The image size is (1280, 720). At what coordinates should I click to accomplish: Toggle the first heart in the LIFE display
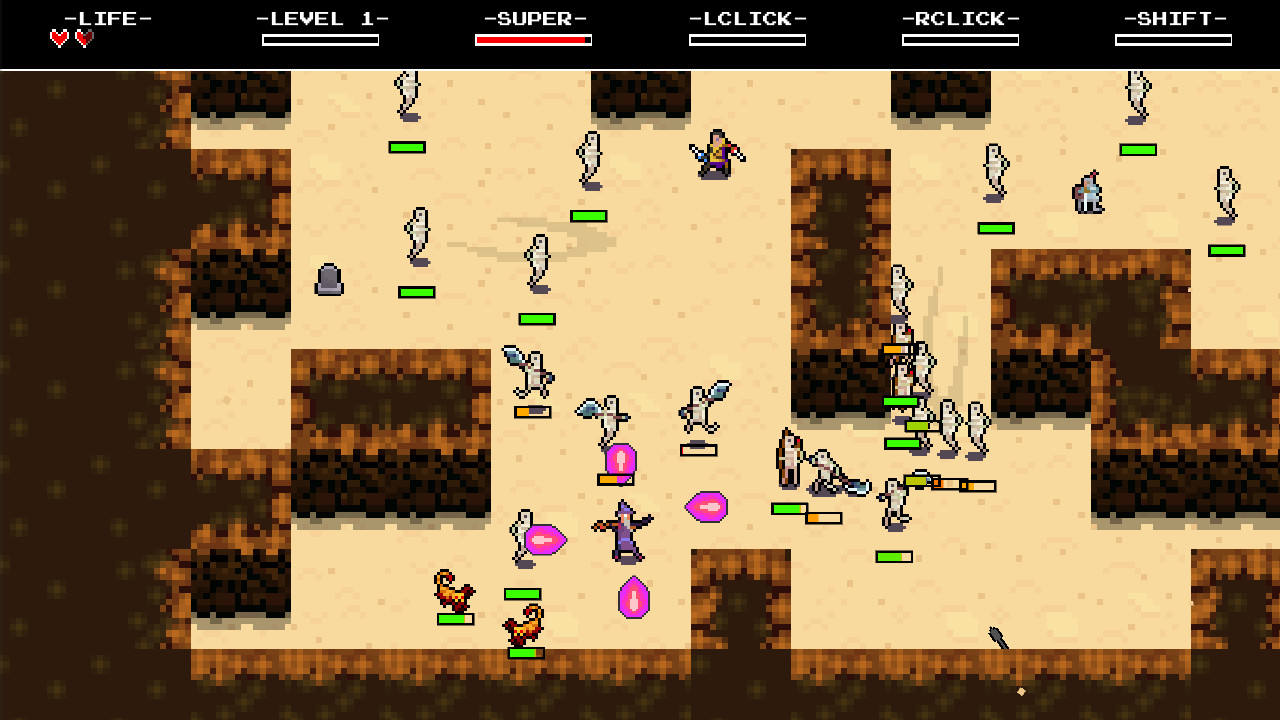(59, 37)
